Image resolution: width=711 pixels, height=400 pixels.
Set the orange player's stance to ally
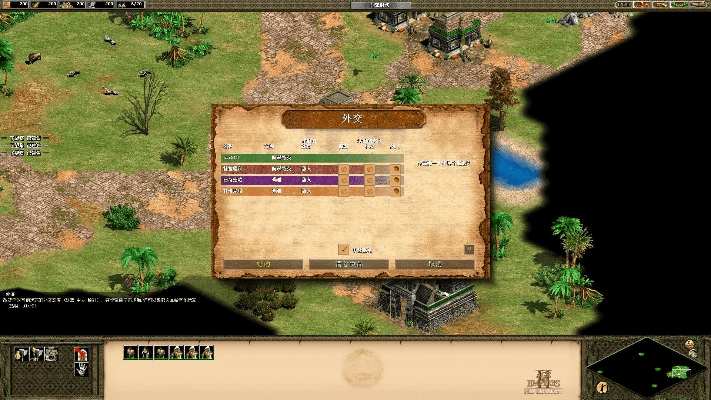[x=344, y=191]
